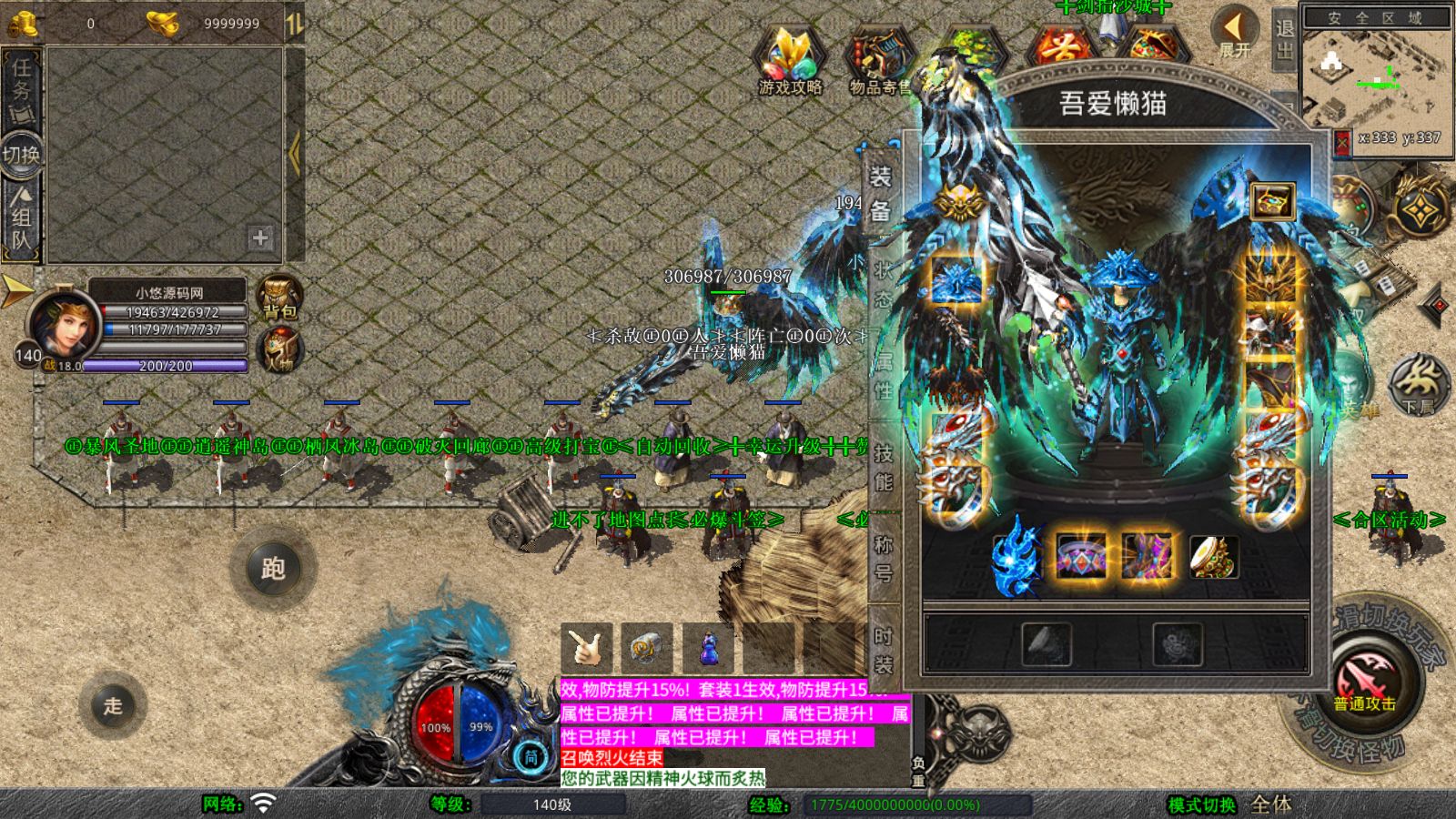Open the 下层 lower layer button

tap(1419, 383)
